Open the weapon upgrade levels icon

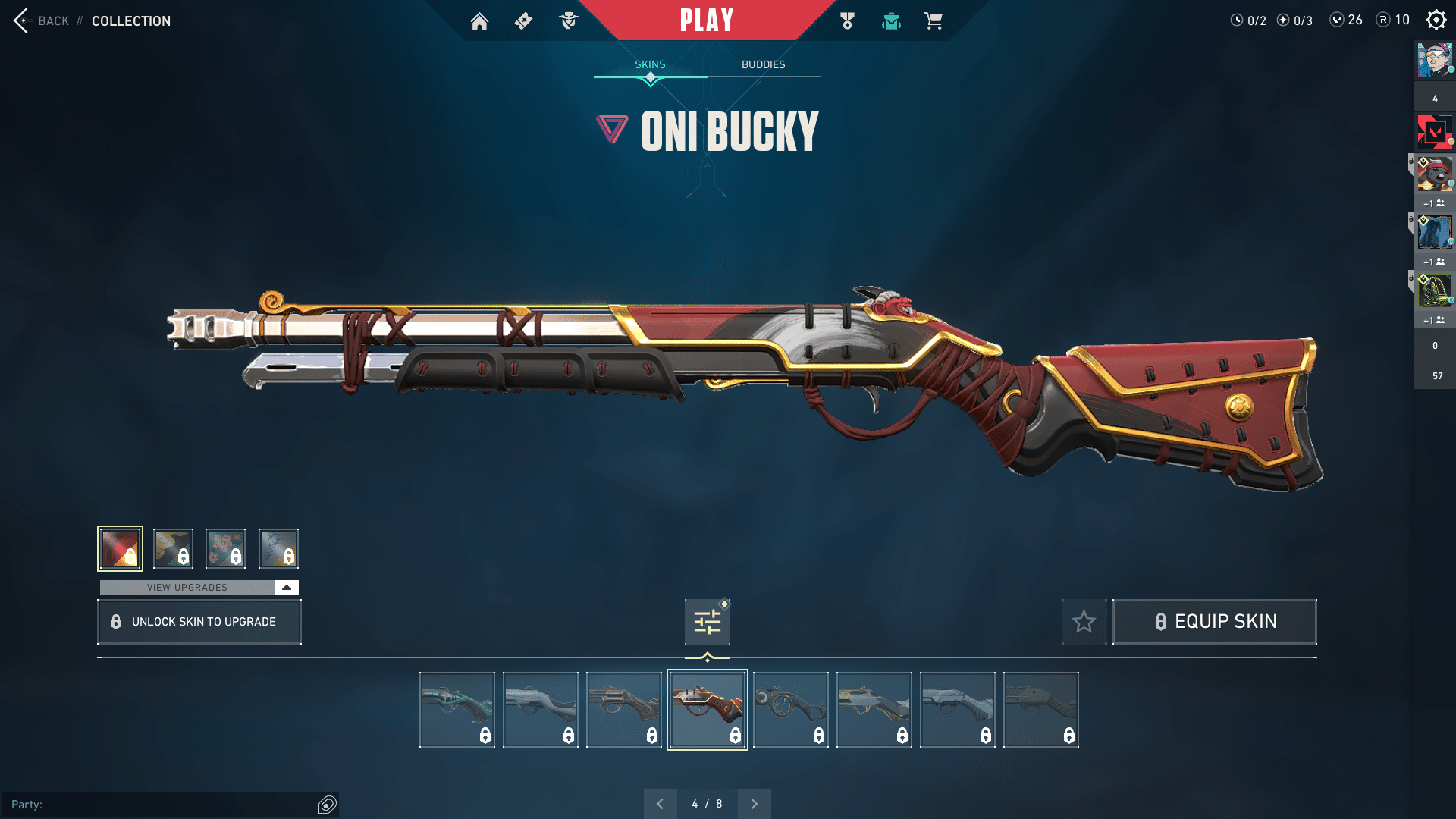(706, 621)
